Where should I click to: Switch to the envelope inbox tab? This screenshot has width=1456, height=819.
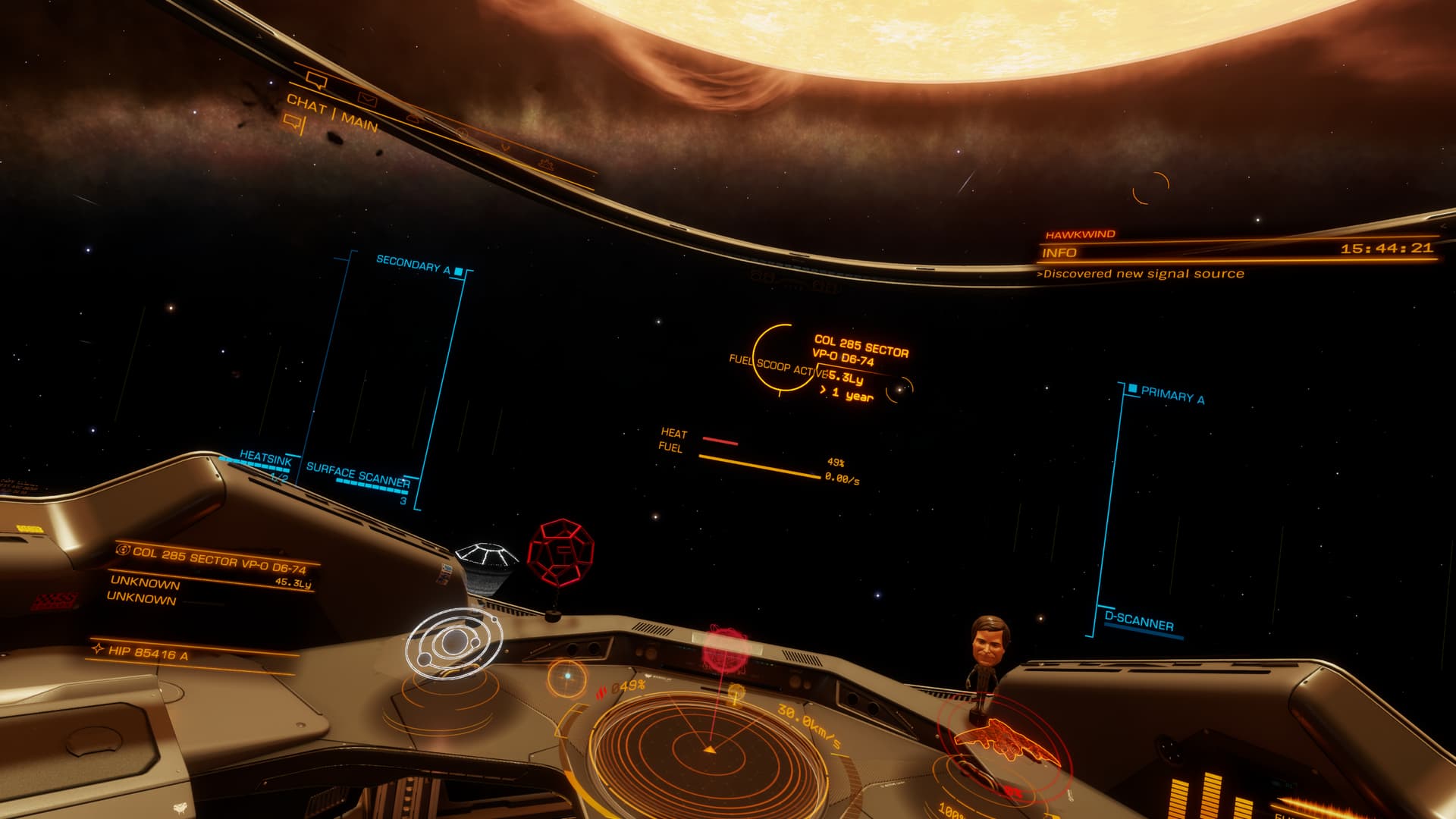(x=367, y=99)
